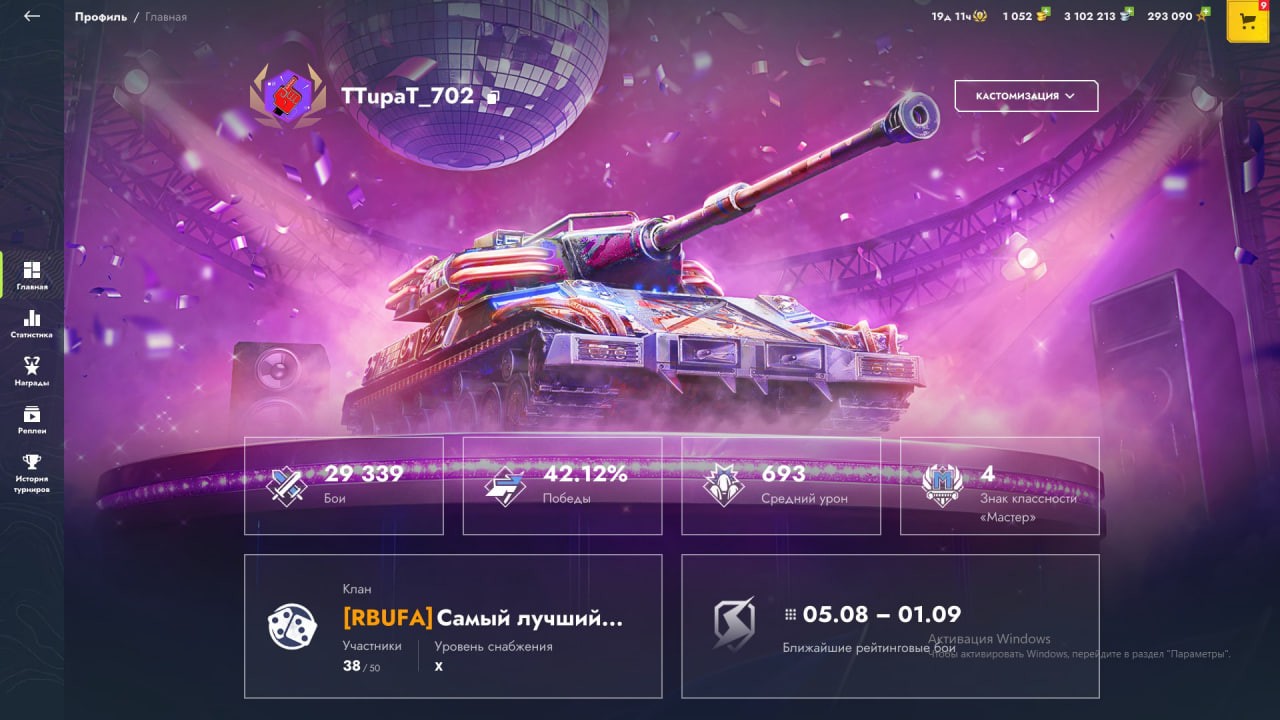Screen dimensions: 1280x720
Task: Show the rating battles schedule panel
Action: (890, 626)
